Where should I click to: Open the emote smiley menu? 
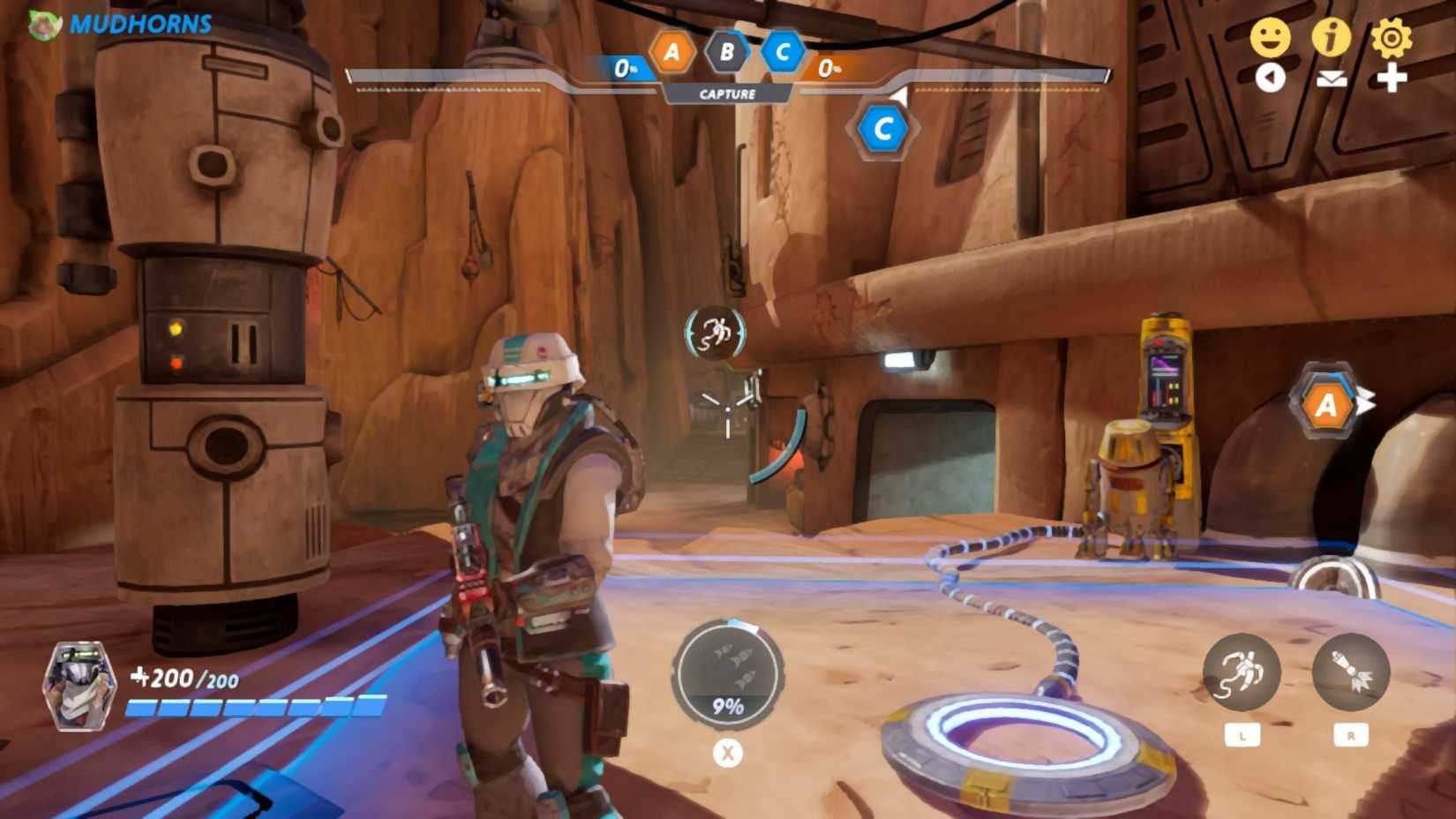(x=1273, y=38)
